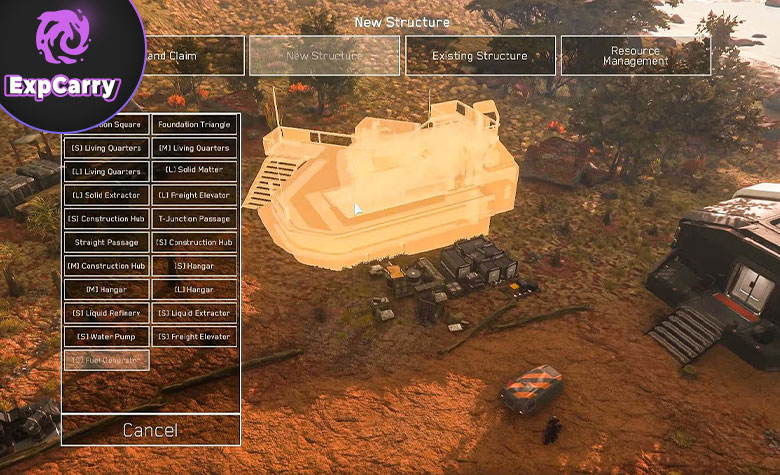Go to the Land Claim tab

pos(190,56)
